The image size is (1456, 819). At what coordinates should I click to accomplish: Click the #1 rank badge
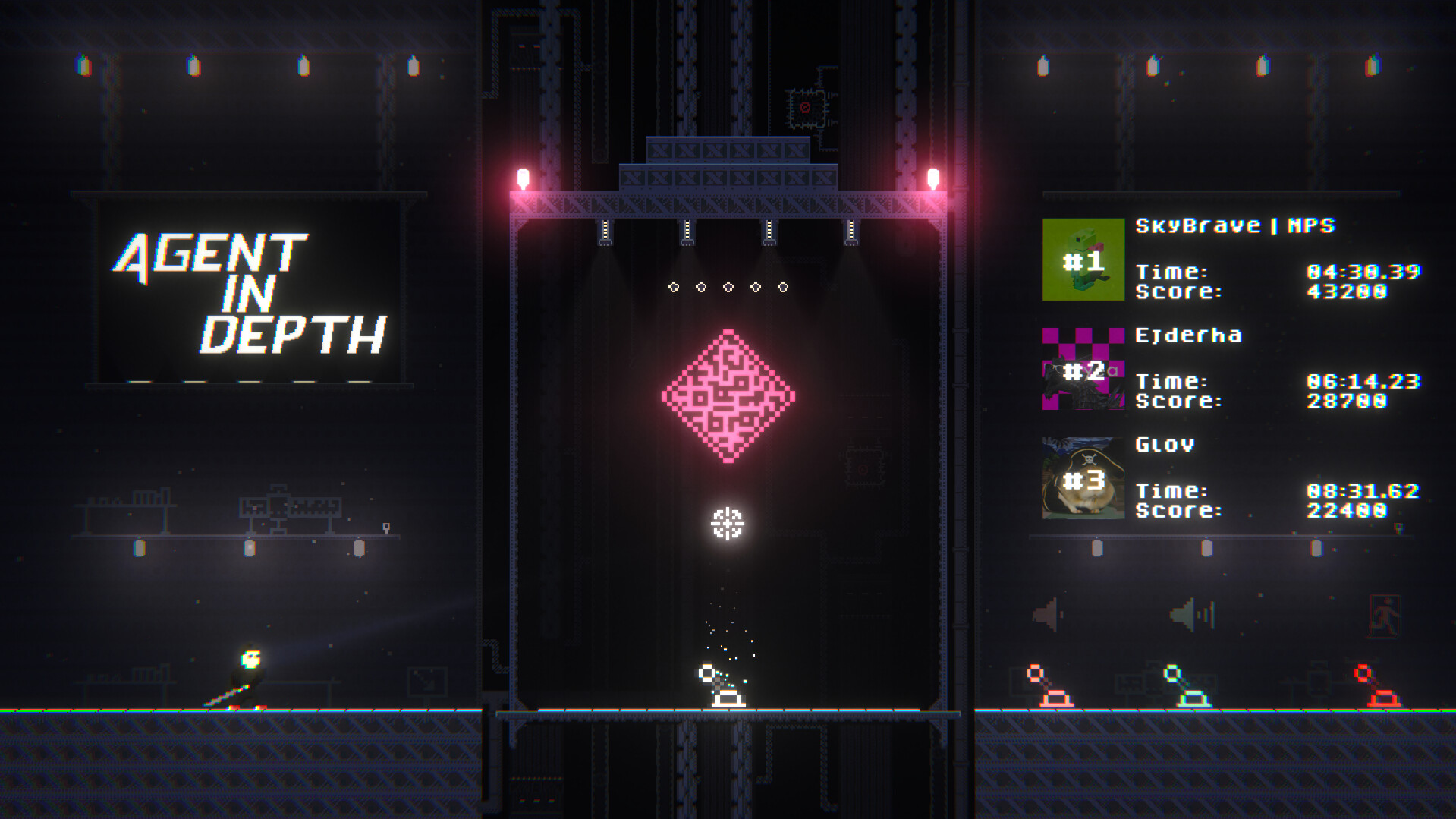(1083, 262)
